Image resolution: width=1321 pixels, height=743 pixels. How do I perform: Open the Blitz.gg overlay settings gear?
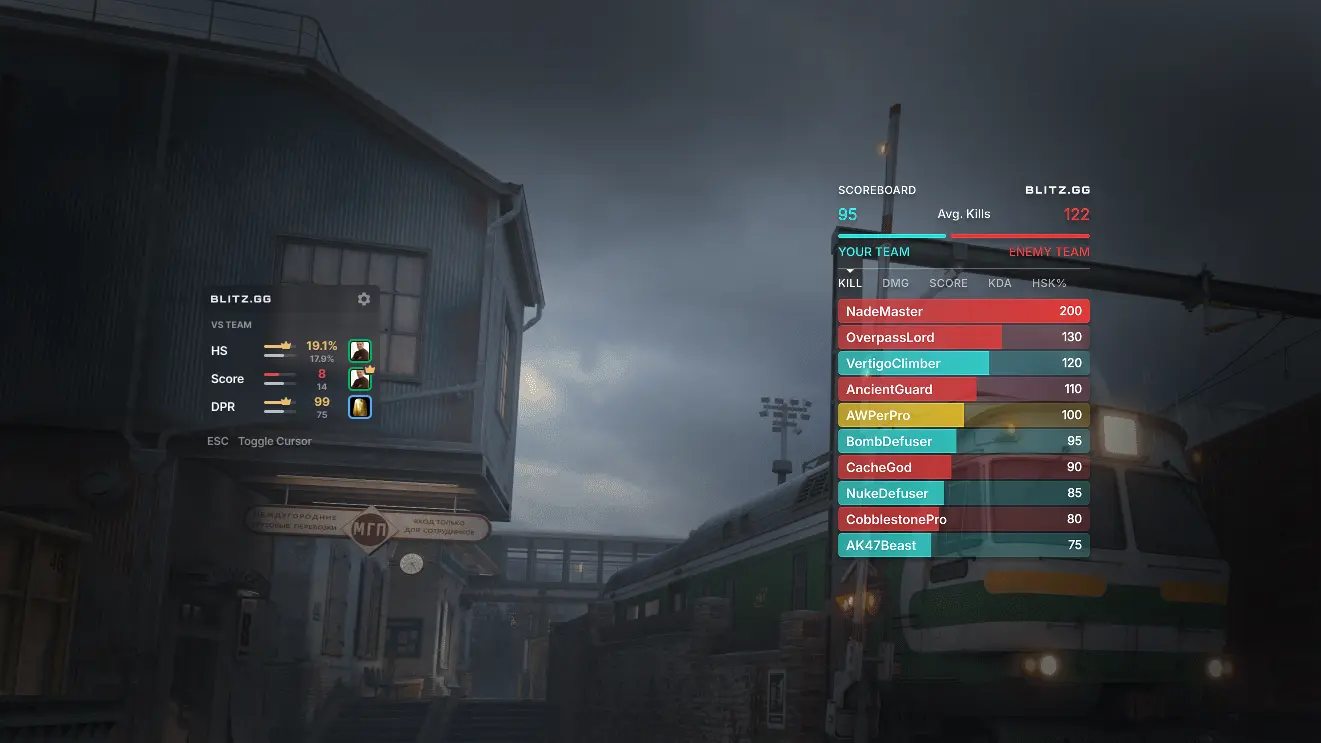pos(364,299)
